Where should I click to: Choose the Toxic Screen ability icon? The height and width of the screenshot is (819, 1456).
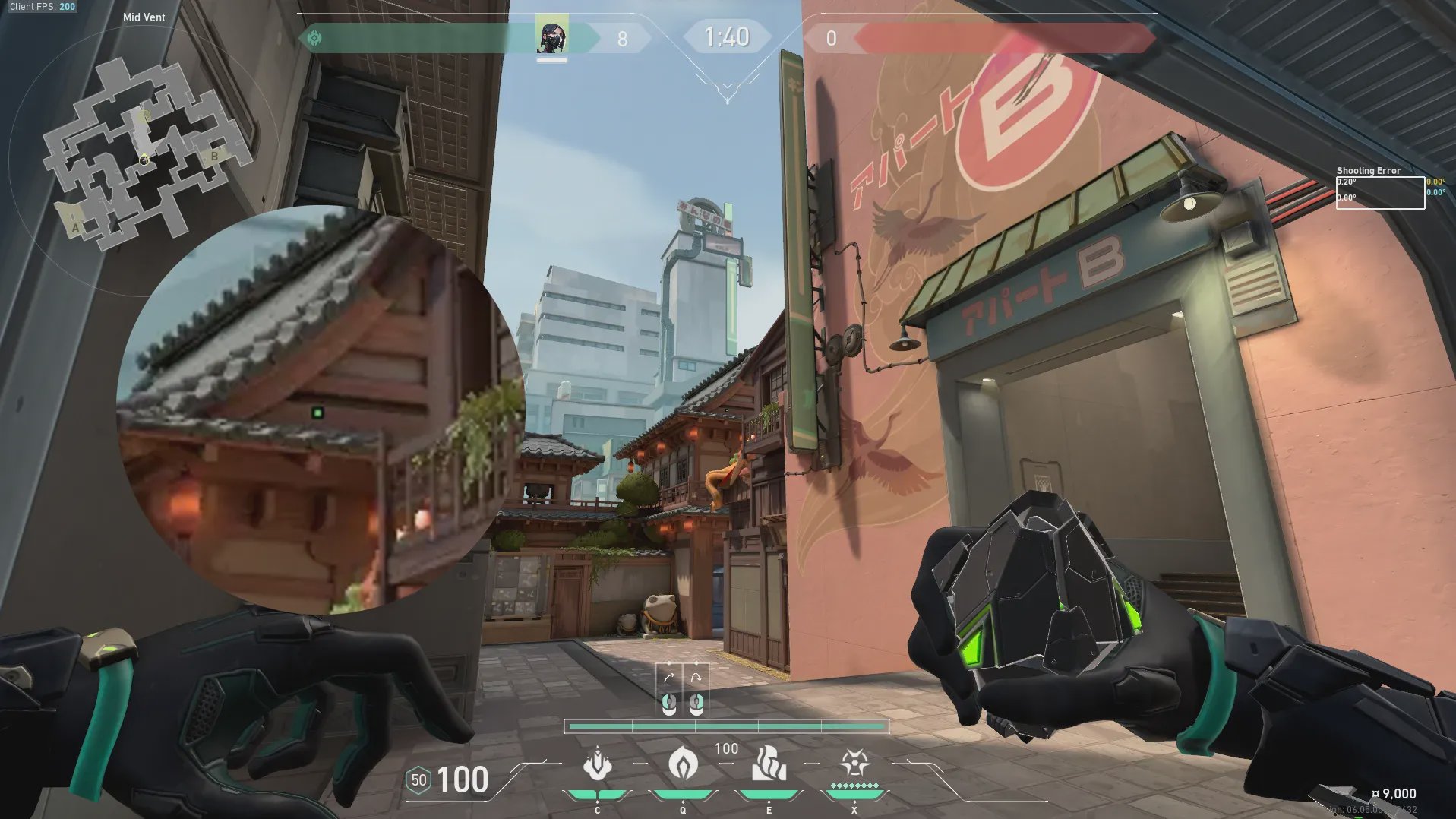pyautogui.click(x=768, y=764)
